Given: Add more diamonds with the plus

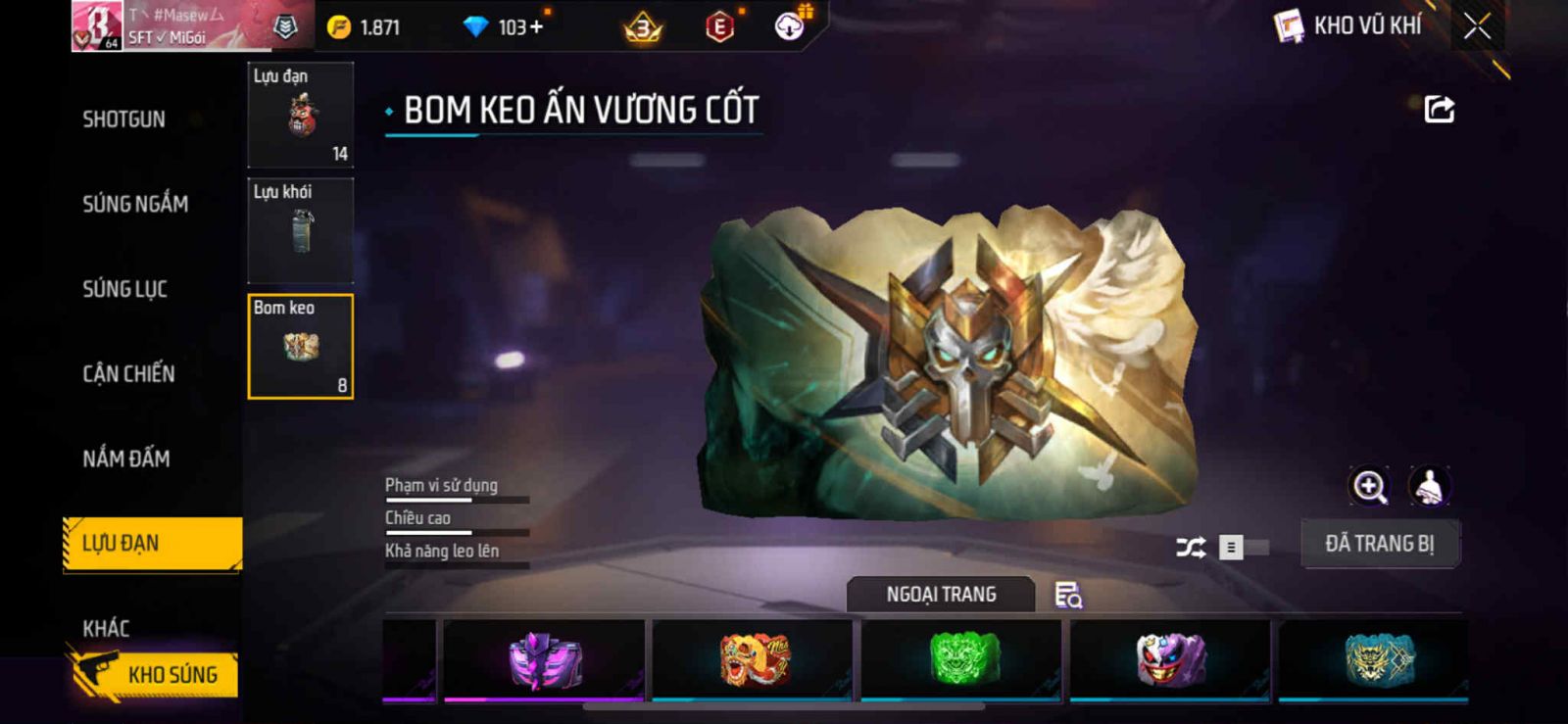Looking at the screenshot, I should [x=535, y=27].
